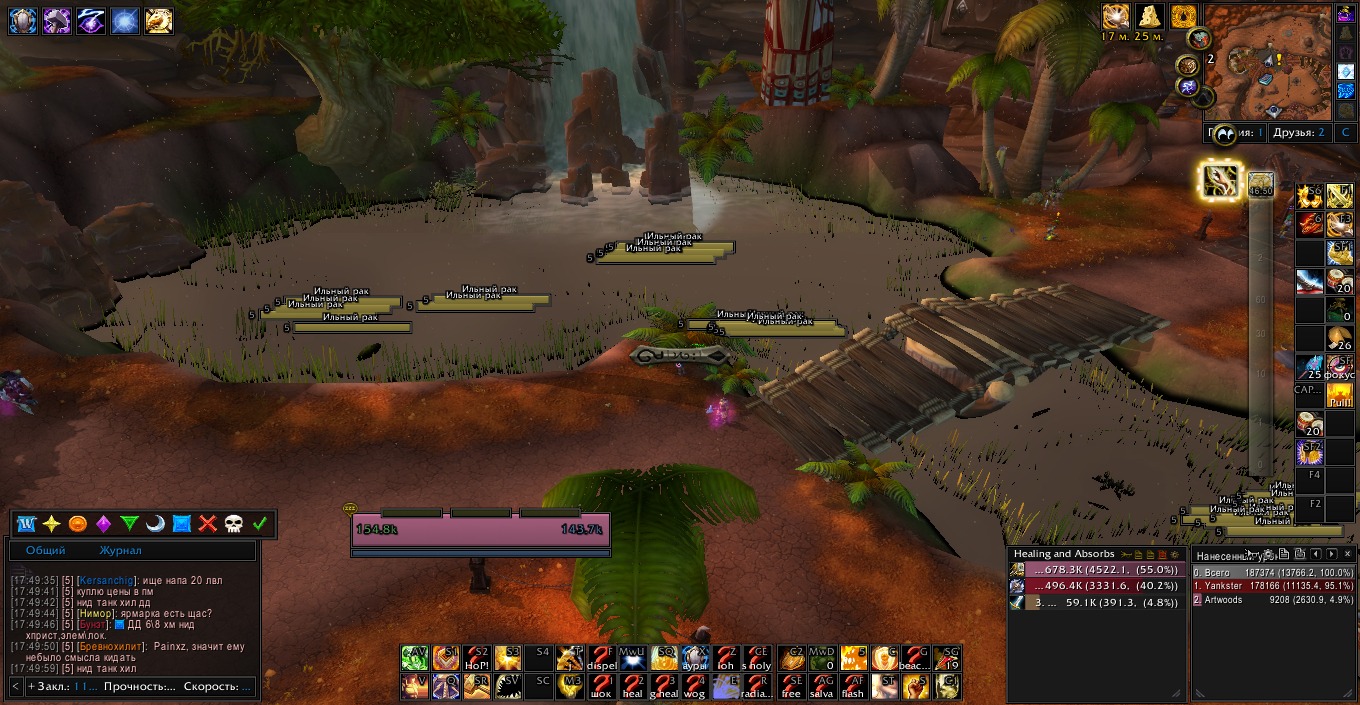Click the cheese wedge buff icon
The width and height of the screenshot is (1360, 705).
pos(1152,17)
